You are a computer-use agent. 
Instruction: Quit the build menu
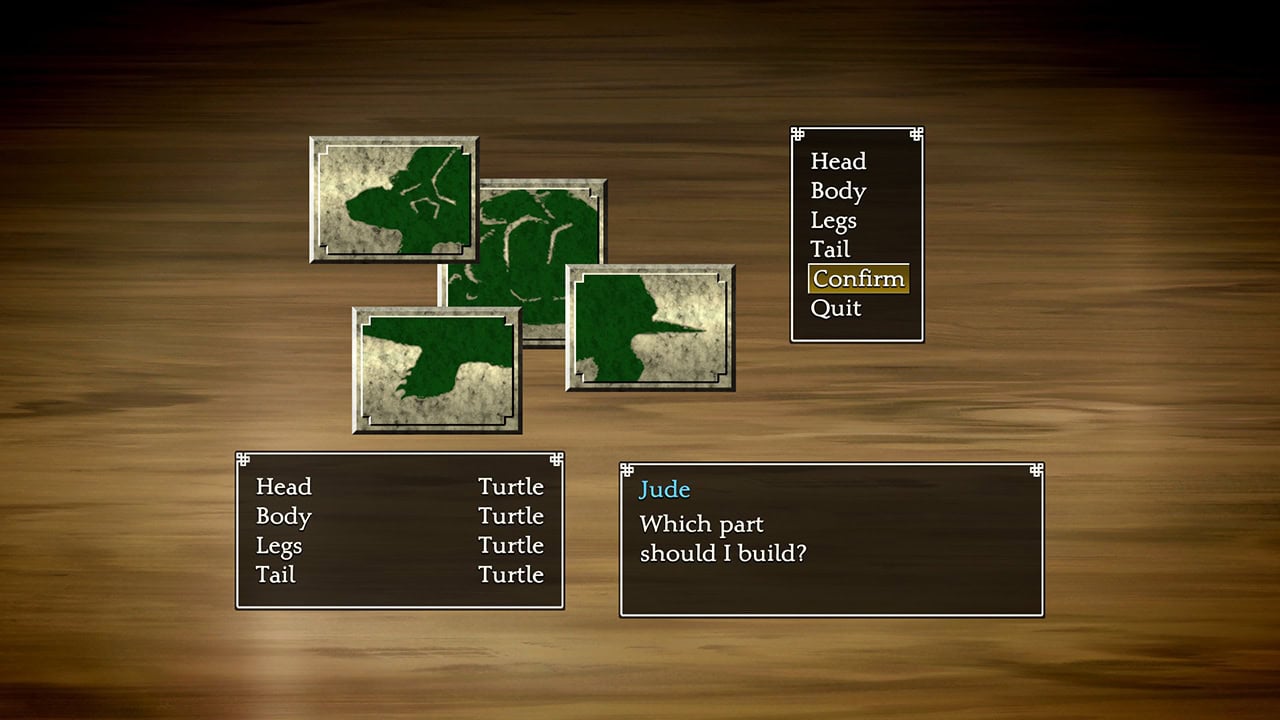pyautogui.click(x=836, y=308)
